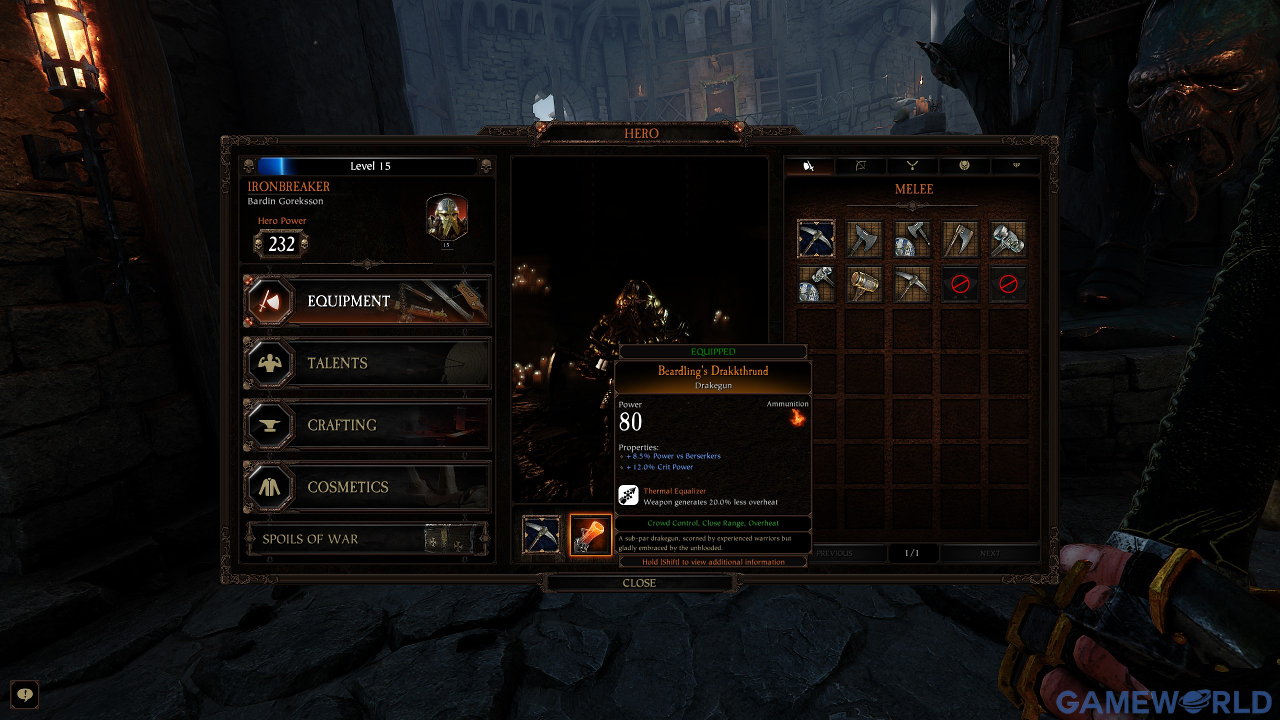Open the Talents menu
Image resolution: width=1280 pixels, height=720 pixels.
(x=366, y=363)
